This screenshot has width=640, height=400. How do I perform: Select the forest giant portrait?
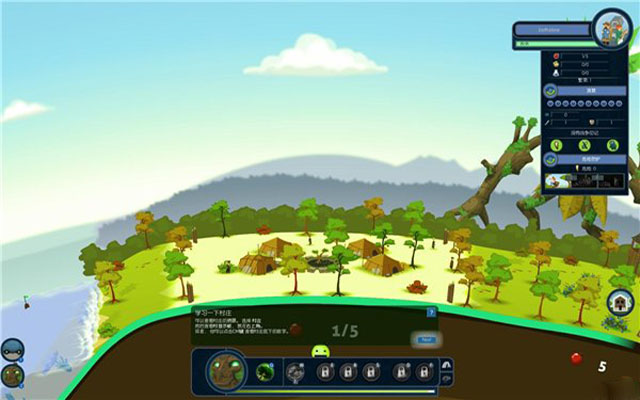(x=226, y=372)
